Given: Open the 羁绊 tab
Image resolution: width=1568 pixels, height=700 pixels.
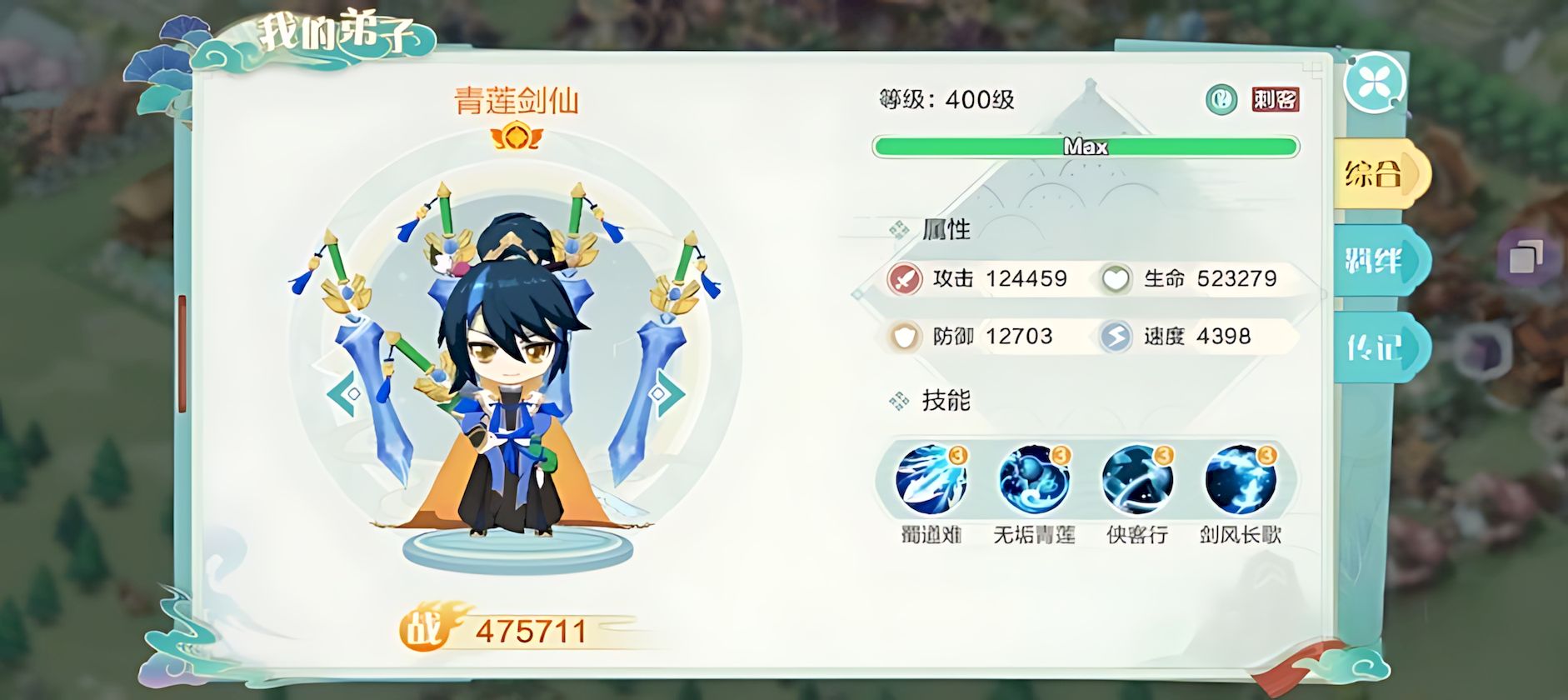Looking at the screenshot, I should pos(1376,262).
